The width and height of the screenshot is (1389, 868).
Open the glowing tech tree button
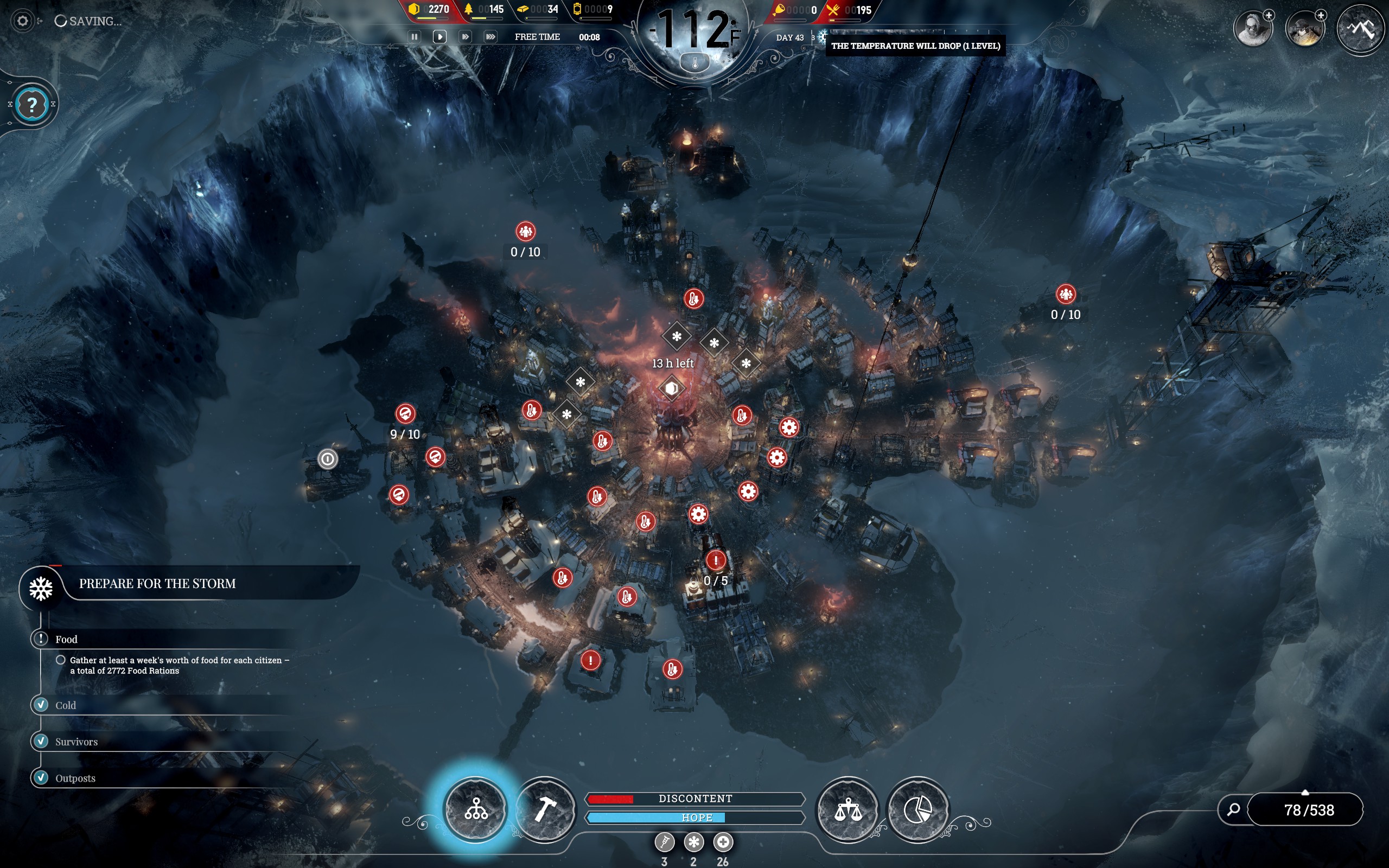click(476, 809)
